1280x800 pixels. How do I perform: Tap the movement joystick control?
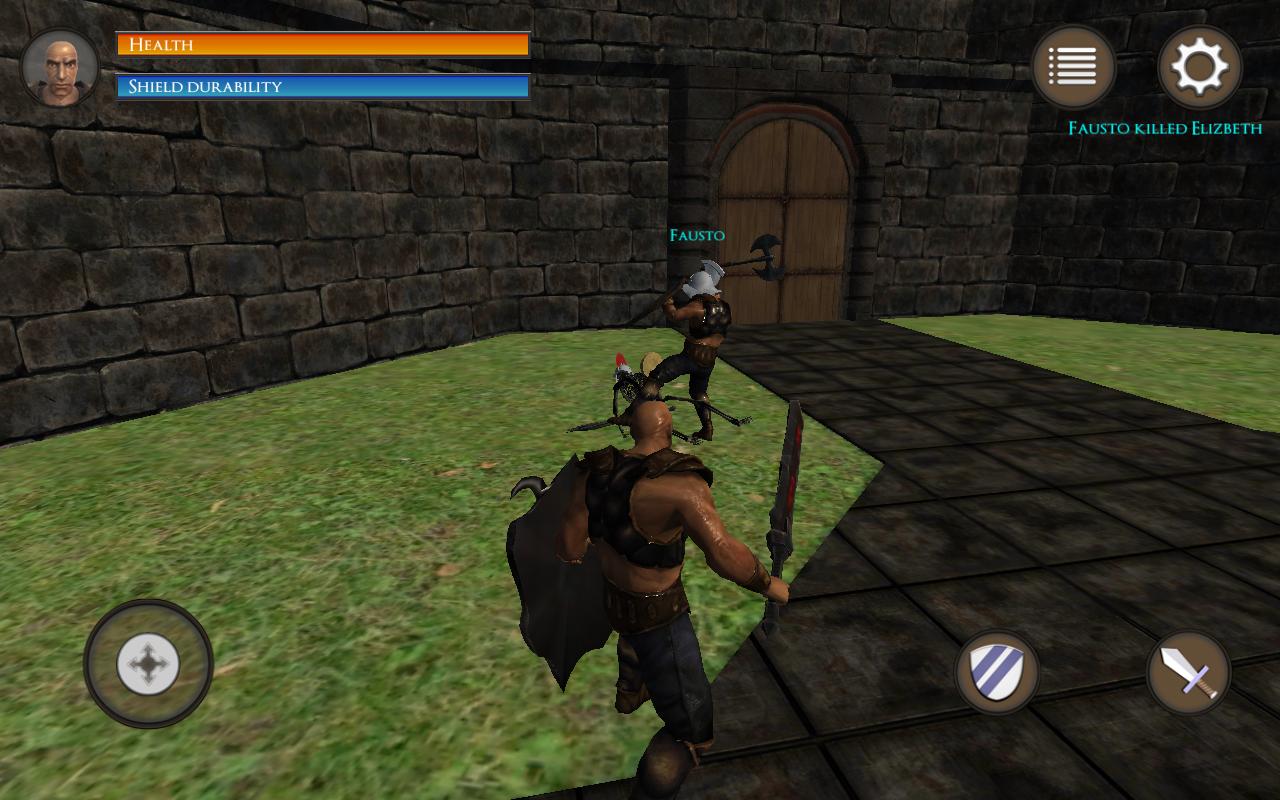point(148,663)
